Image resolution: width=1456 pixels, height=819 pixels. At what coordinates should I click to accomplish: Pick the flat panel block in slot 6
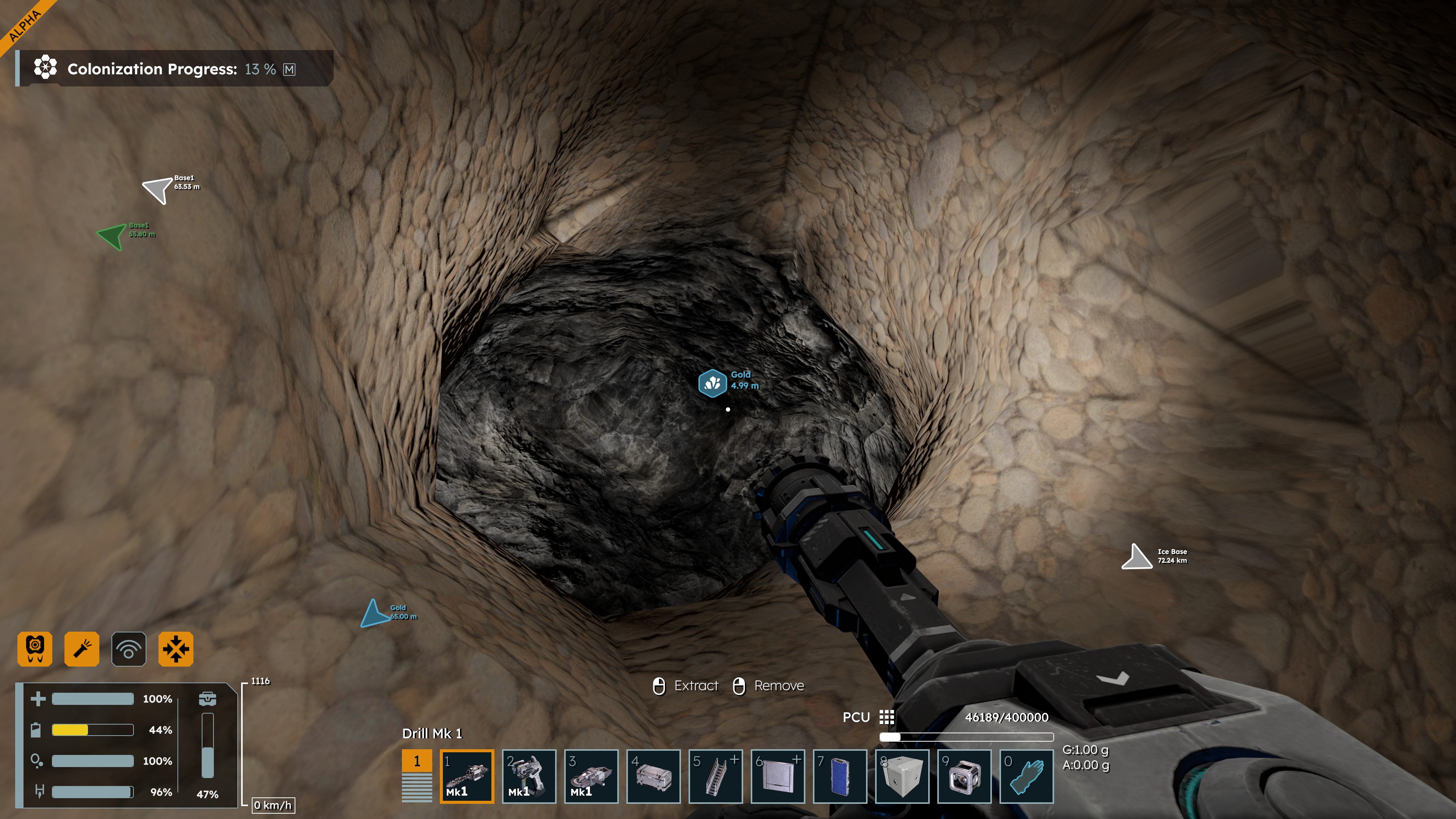click(777, 776)
